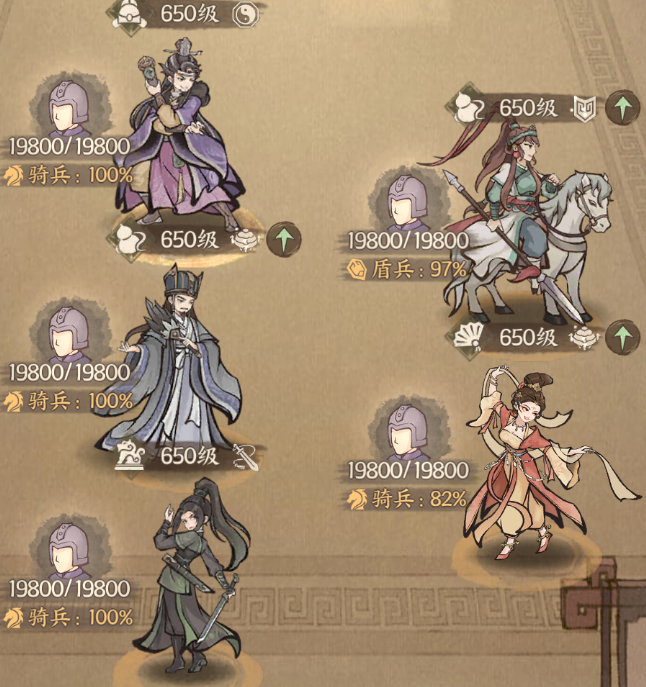Click the bow icon on the swordswoman's level bar
This screenshot has width=646, height=687.
coord(245,457)
